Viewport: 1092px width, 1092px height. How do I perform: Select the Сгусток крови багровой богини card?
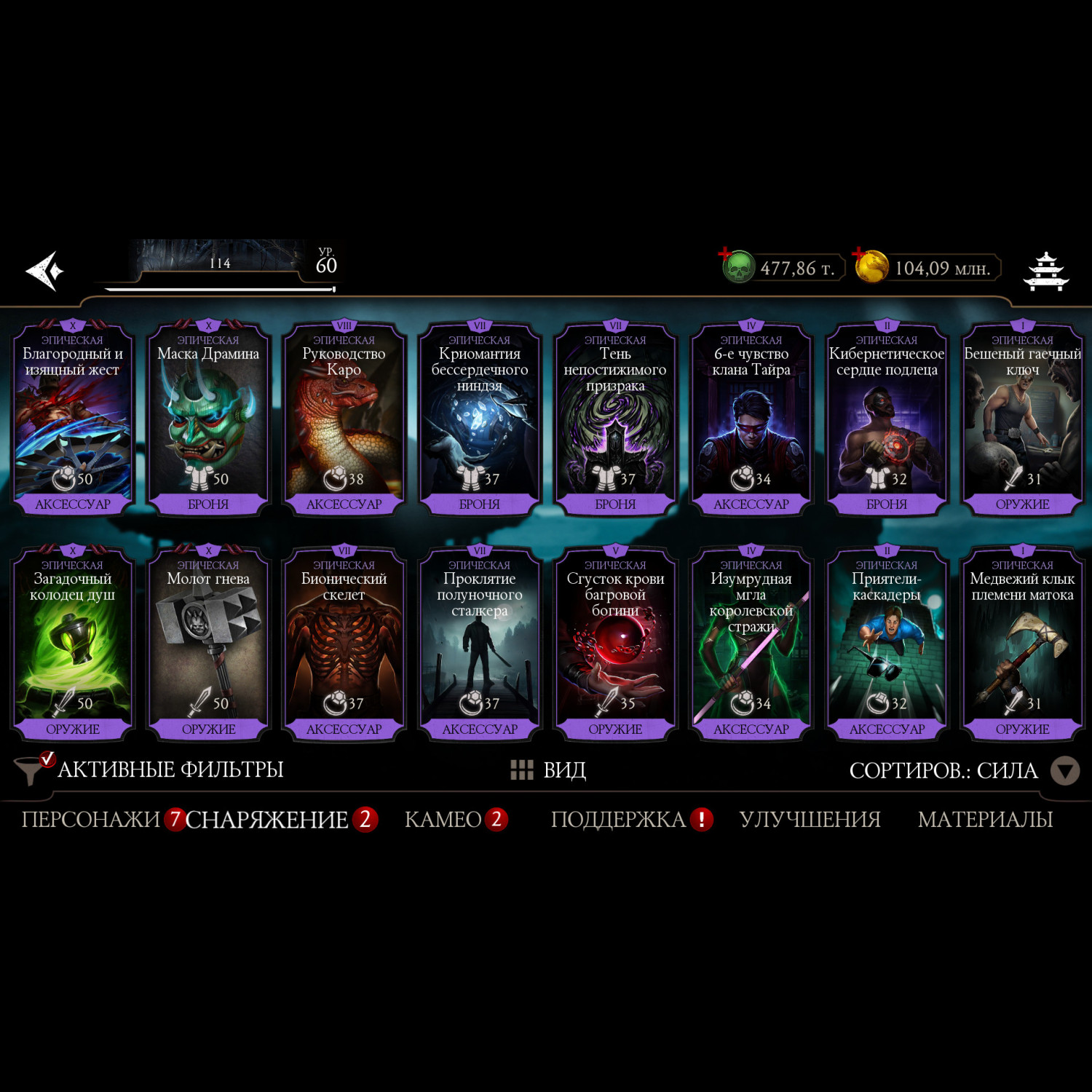click(x=615, y=644)
